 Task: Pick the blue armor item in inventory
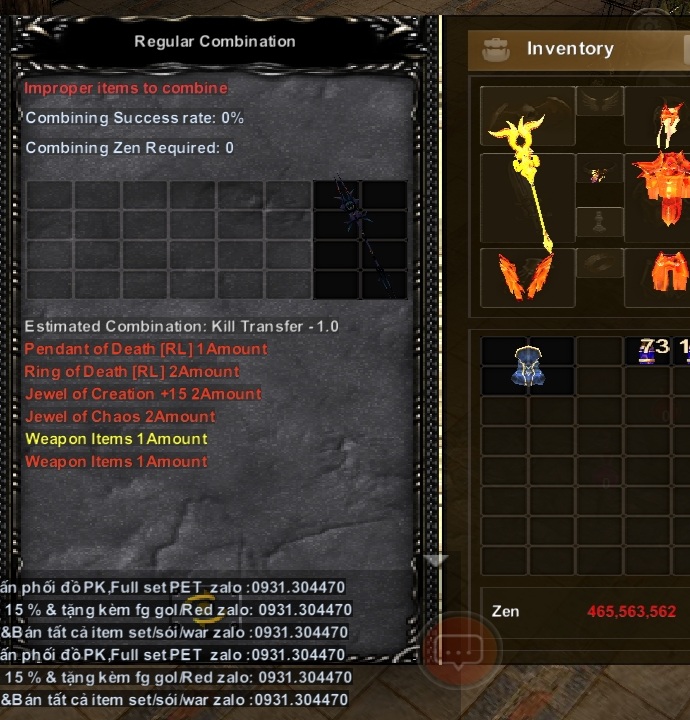point(527,365)
